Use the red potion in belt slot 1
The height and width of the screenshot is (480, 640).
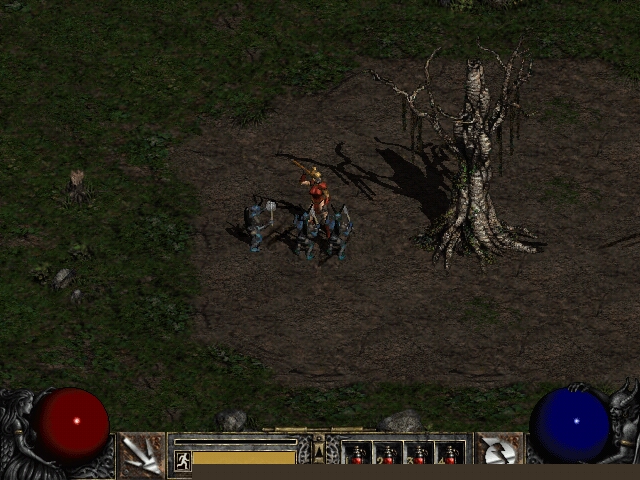coord(357,455)
